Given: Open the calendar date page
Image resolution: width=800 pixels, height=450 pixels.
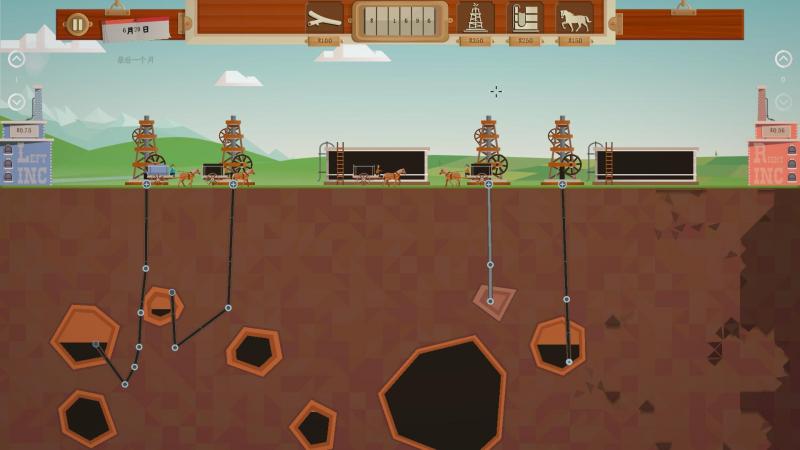Looking at the screenshot, I should pos(135,30).
